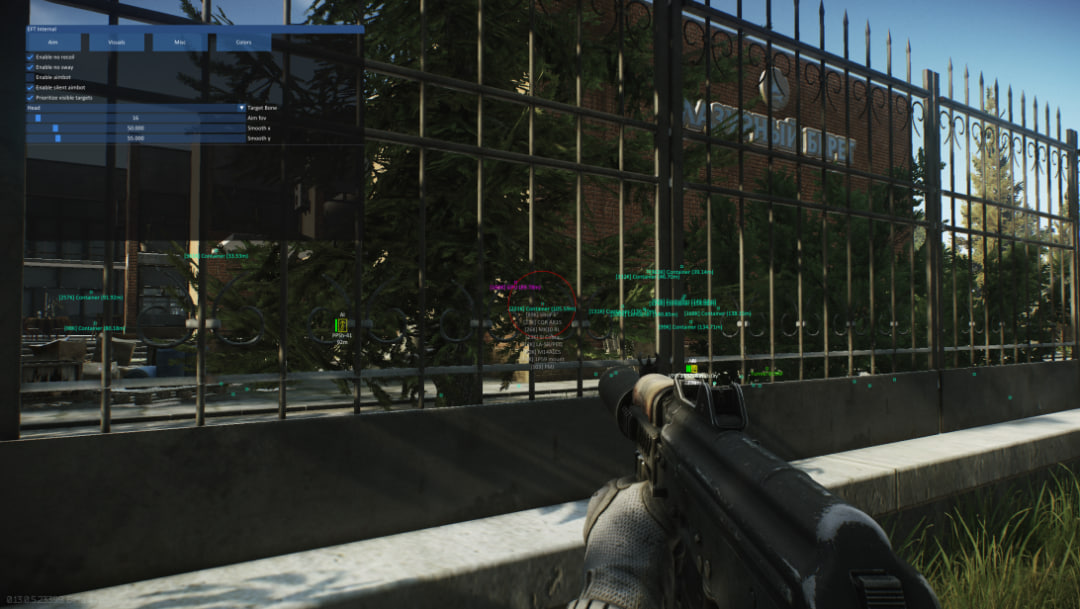The image size is (1080, 609).
Task: Go to the Colors tab
Action: (x=242, y=43)
